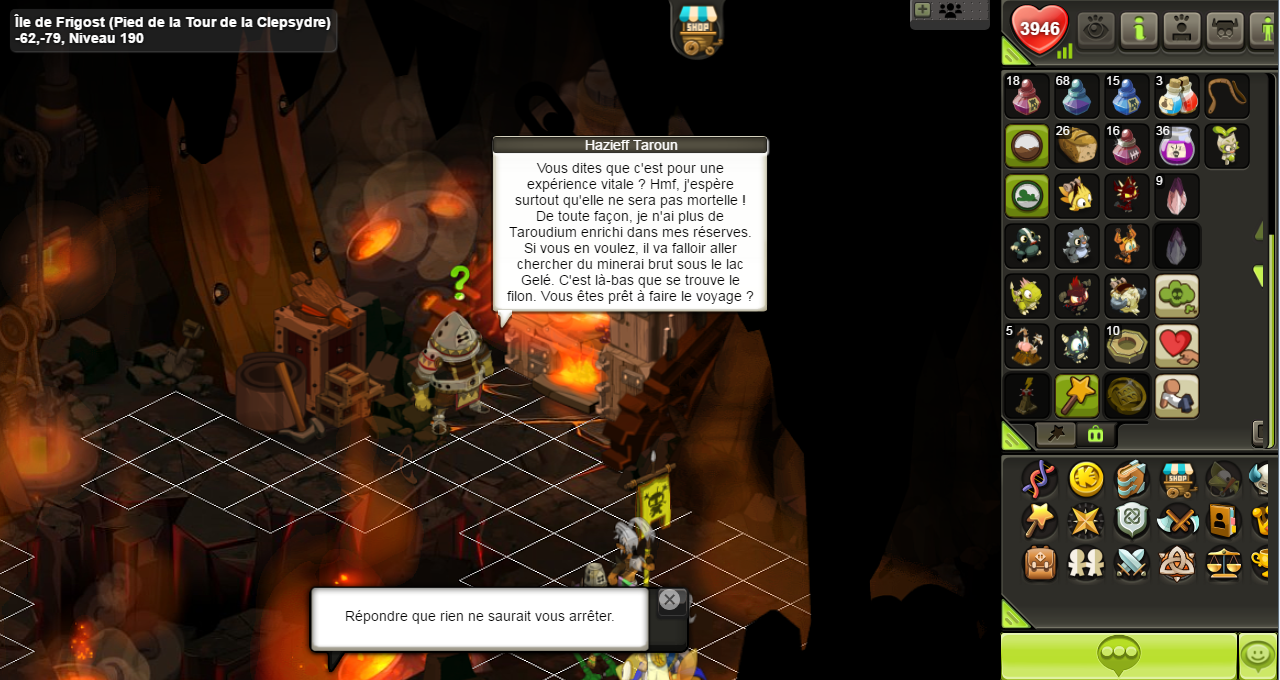Open the group members panel button

[950, 10]
